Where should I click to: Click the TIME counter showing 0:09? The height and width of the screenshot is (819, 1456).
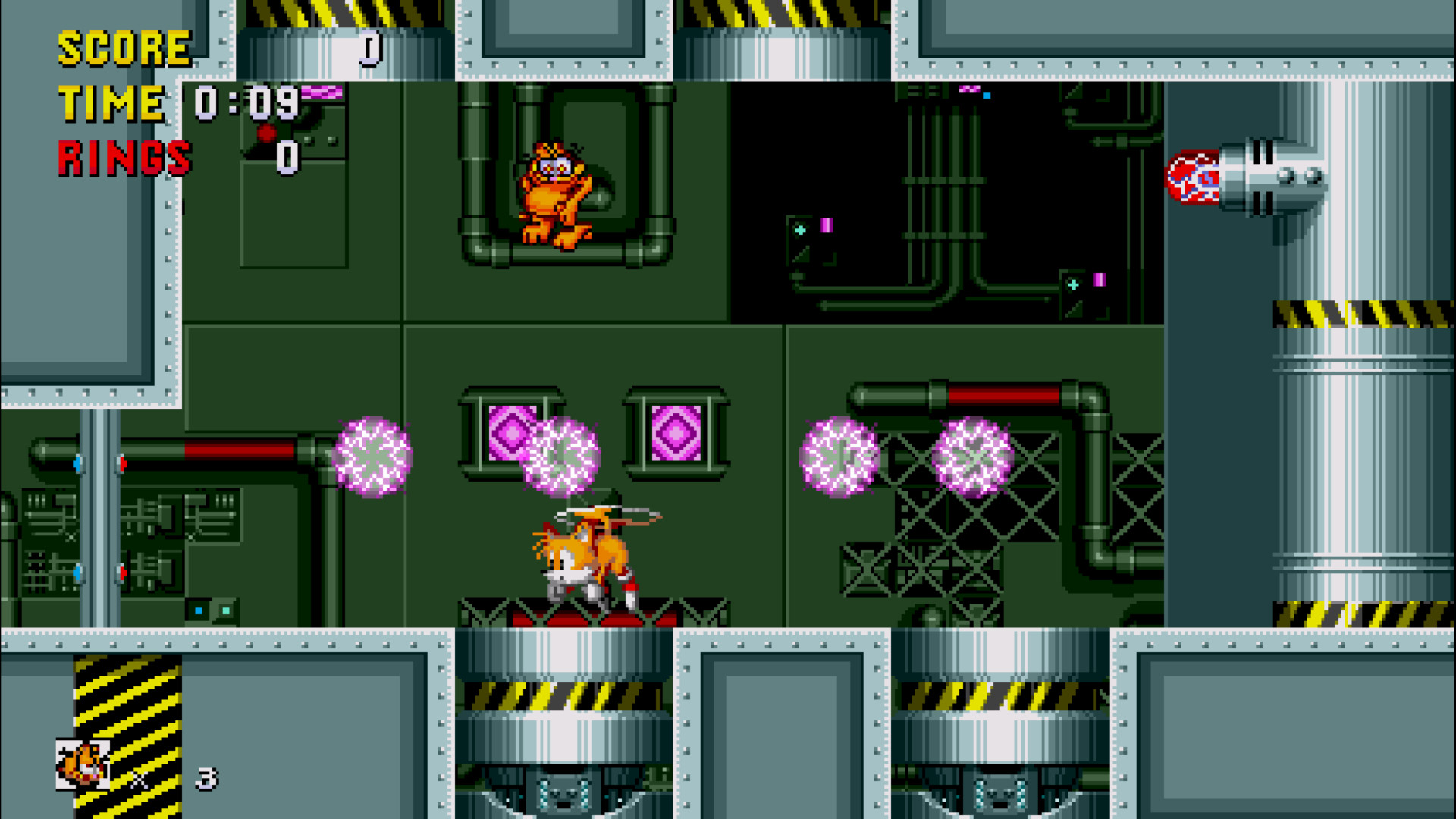(246, 102)
